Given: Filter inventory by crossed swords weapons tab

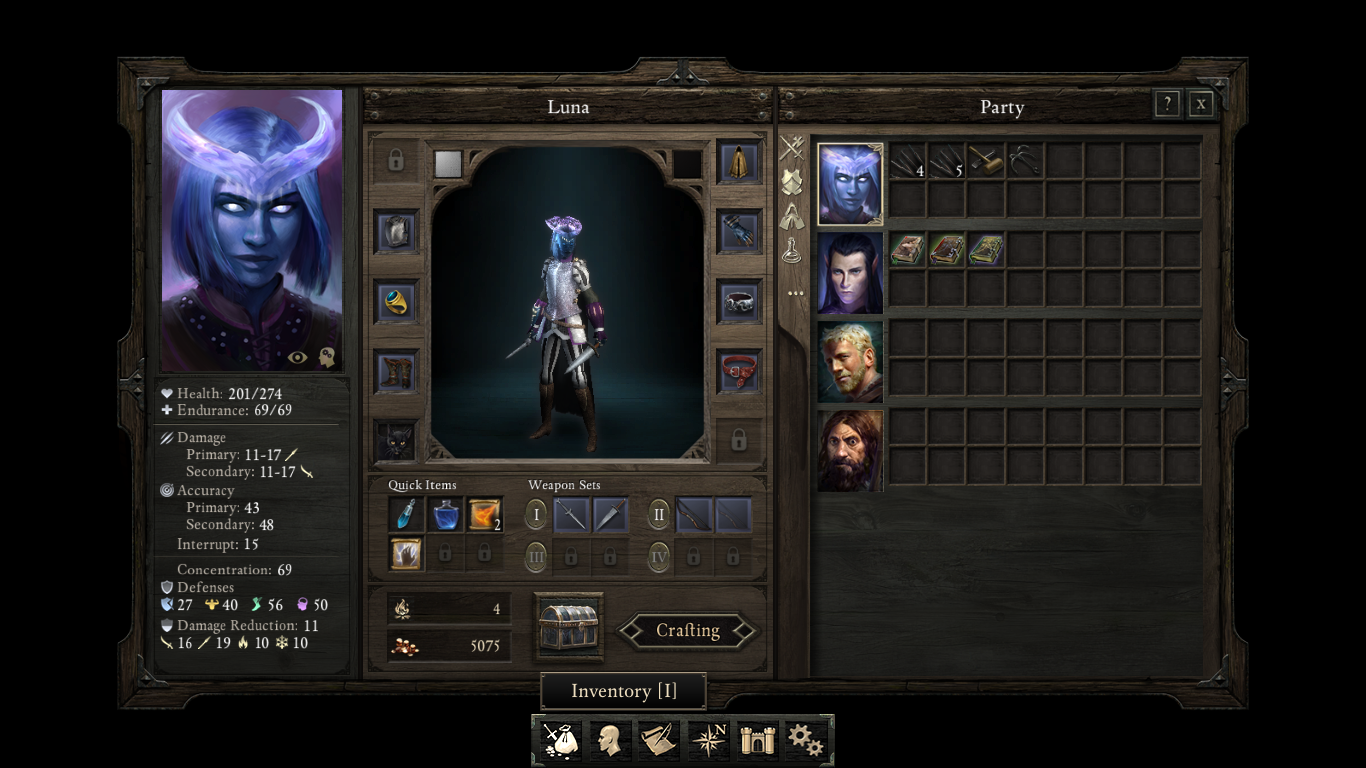Looking at the screenshot, I should point(793,149).
